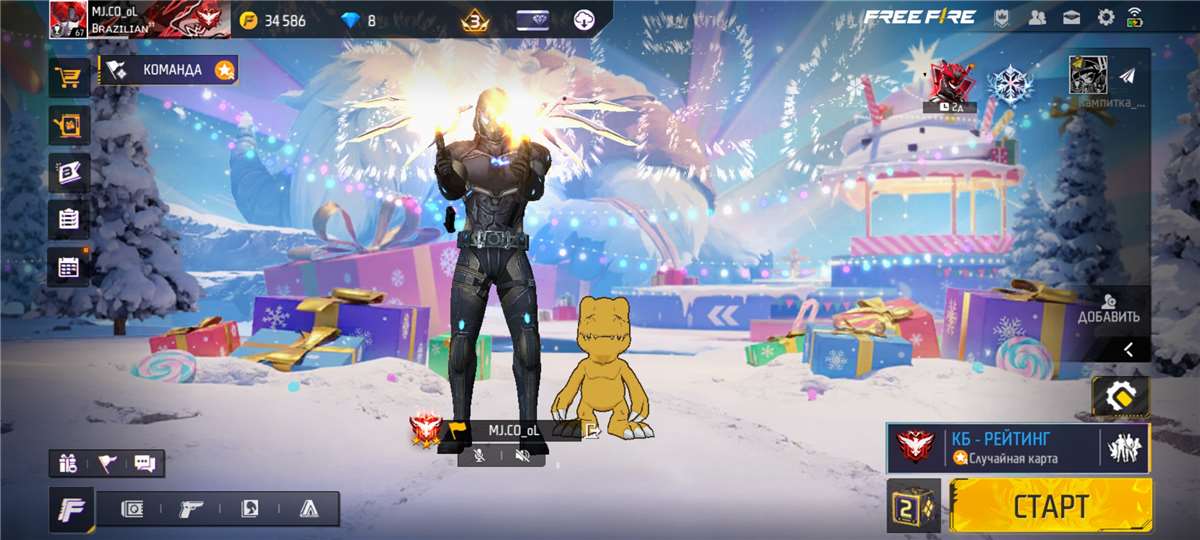Image resolution: width=1200 pixels, height=540 pixels.
Task: Open the mail envelope inbox
Action: 1071,17
